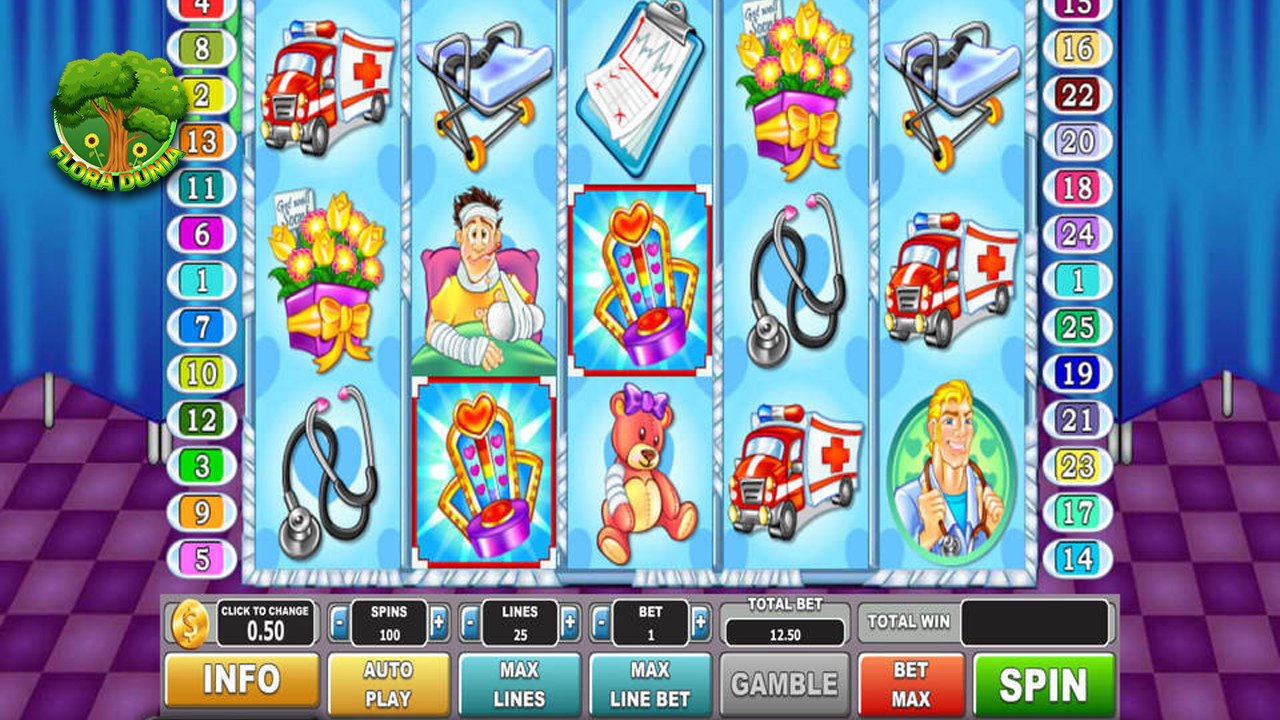Image resolution: width=1280 pixels, height=720 pixels.
Task: Click the teddy bear symbol on reel three
Action: tap(647, 470)
